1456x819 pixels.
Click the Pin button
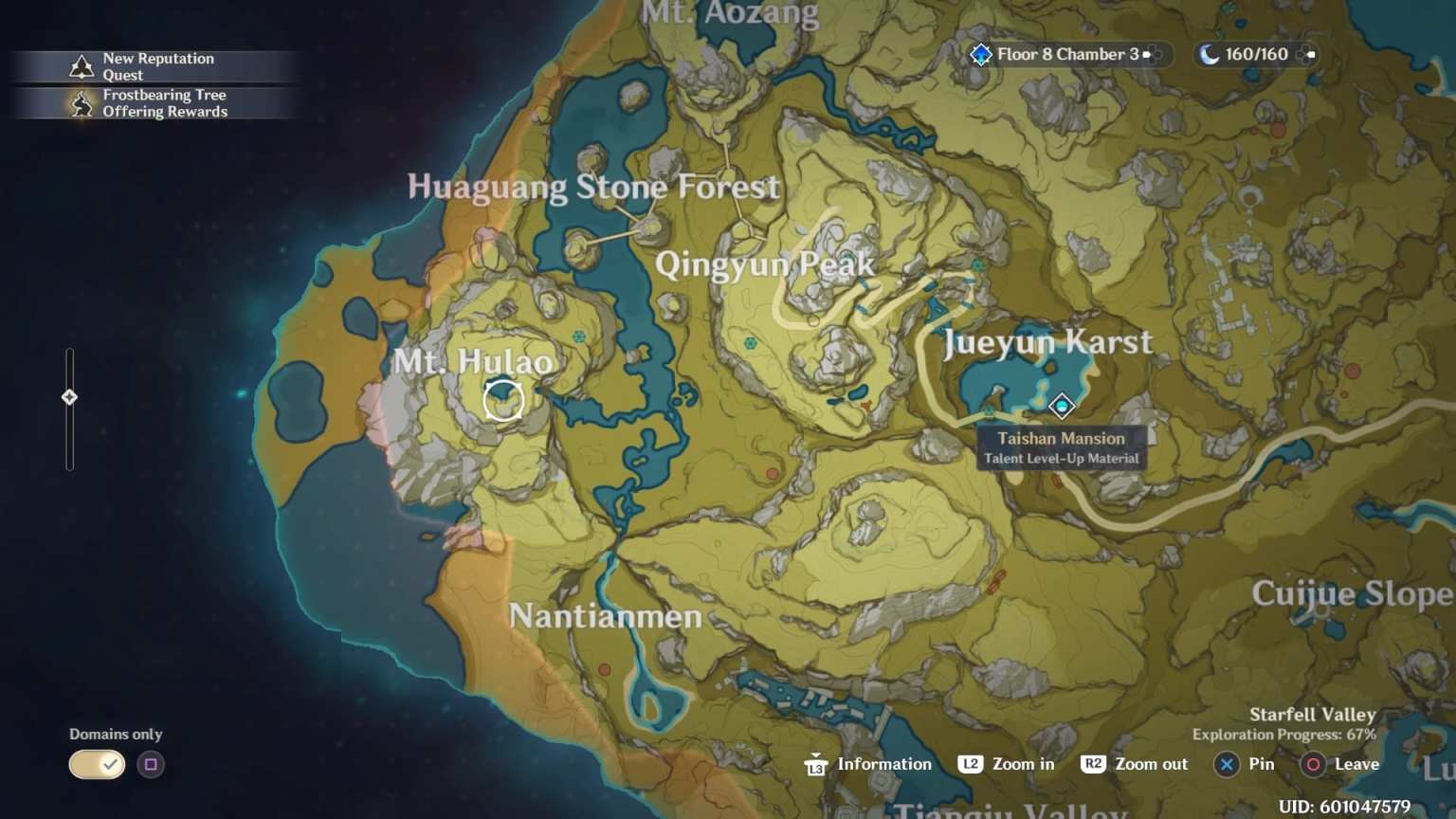click(1245, 764)
